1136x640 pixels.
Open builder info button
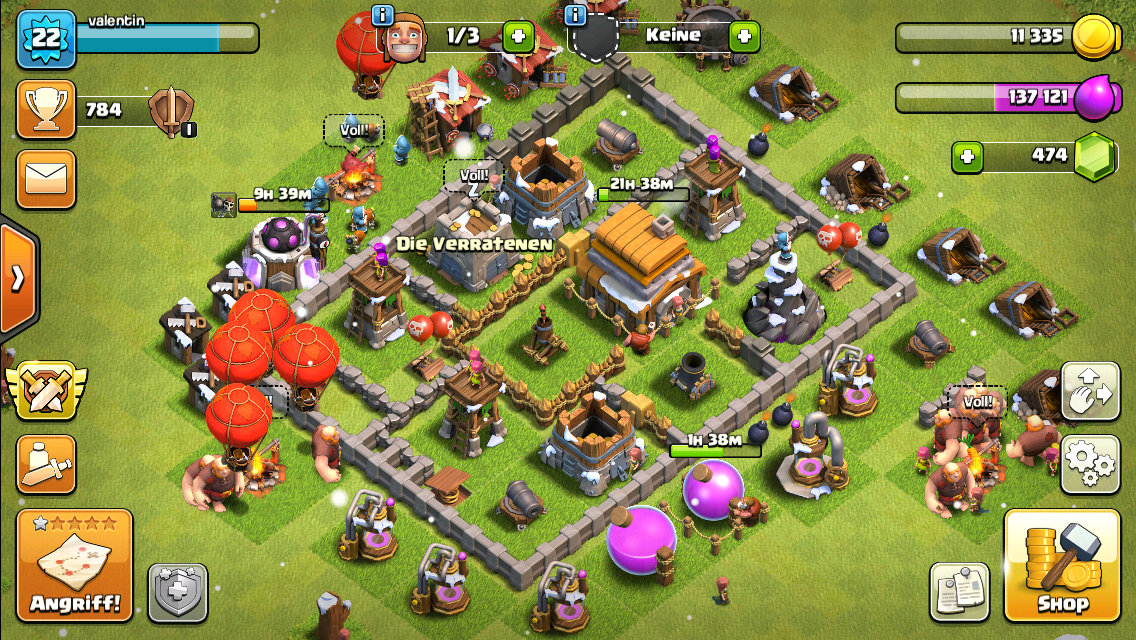382,15
